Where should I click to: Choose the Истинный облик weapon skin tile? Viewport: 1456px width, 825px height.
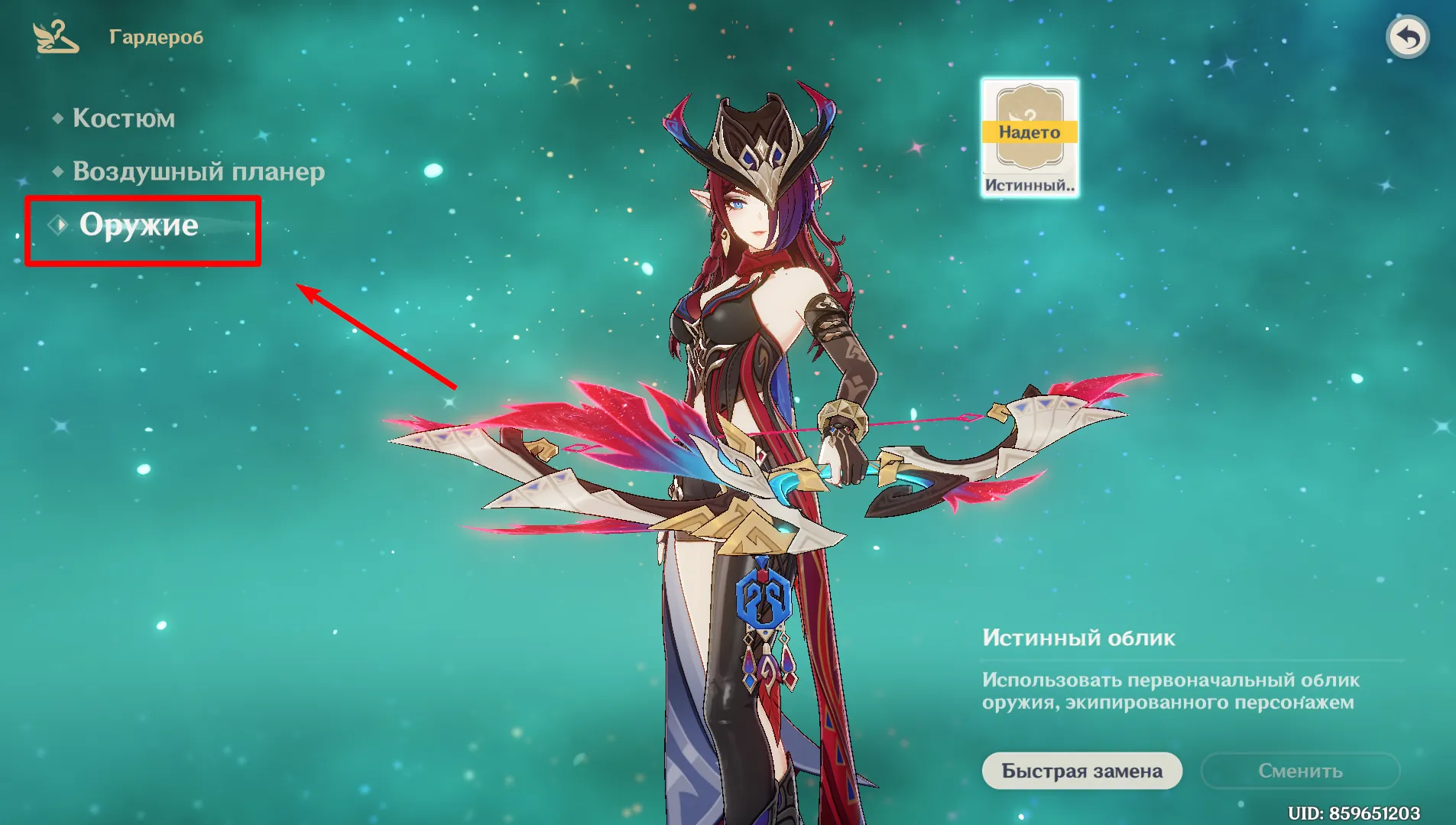point(1030,138)
